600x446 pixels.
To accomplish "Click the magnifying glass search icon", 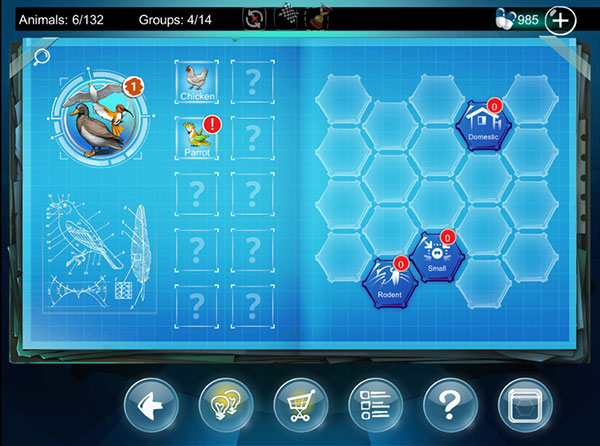I will point(41,57).
